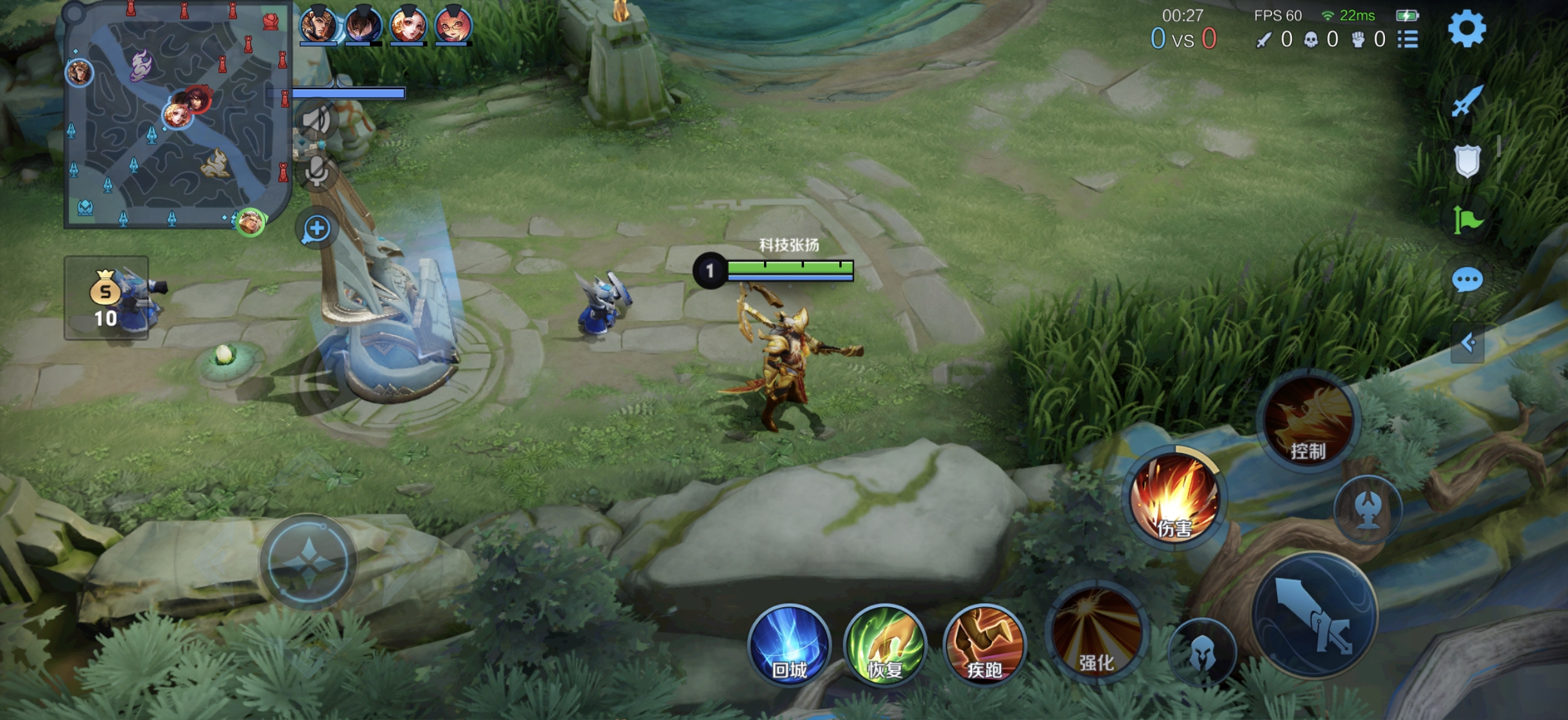Open the shop with 10 gold
Screen dimensions: 1568x720
click(x=107, y=298)
